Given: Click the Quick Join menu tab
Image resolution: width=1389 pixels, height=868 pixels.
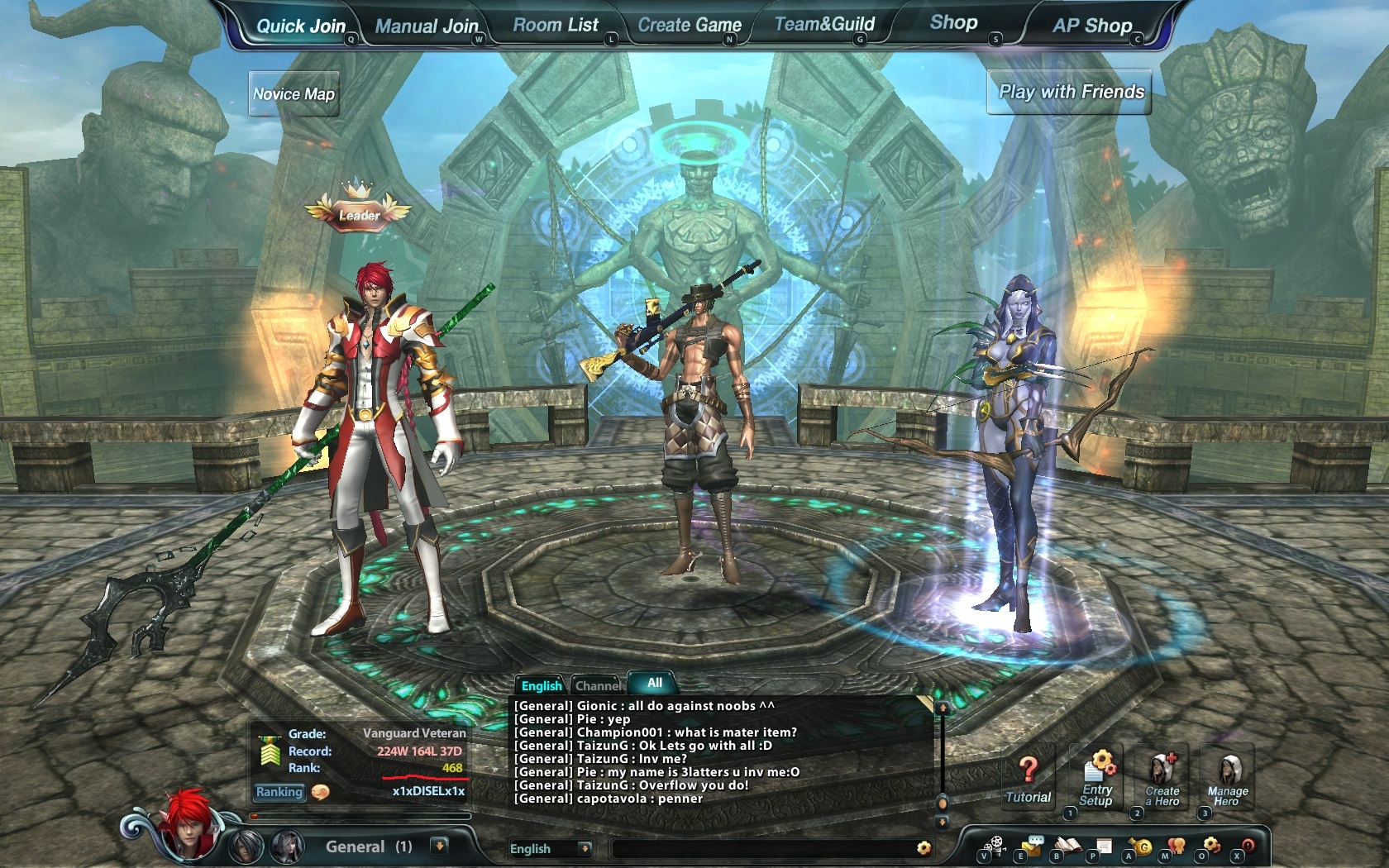Looking at the screenshot, I should tap(300, 26).
